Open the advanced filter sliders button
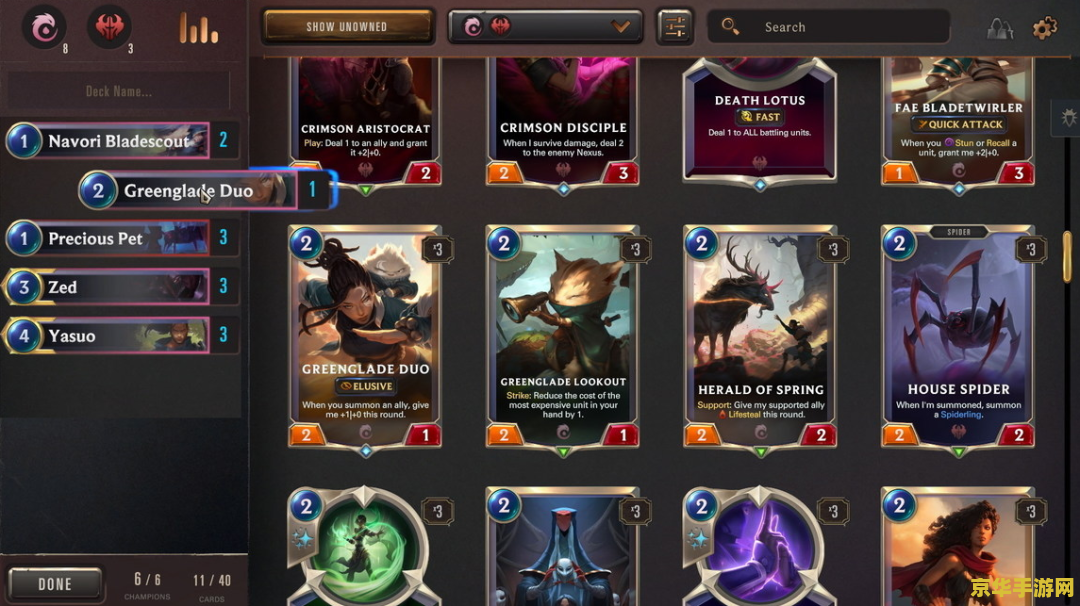 click(x=675, y=27)
